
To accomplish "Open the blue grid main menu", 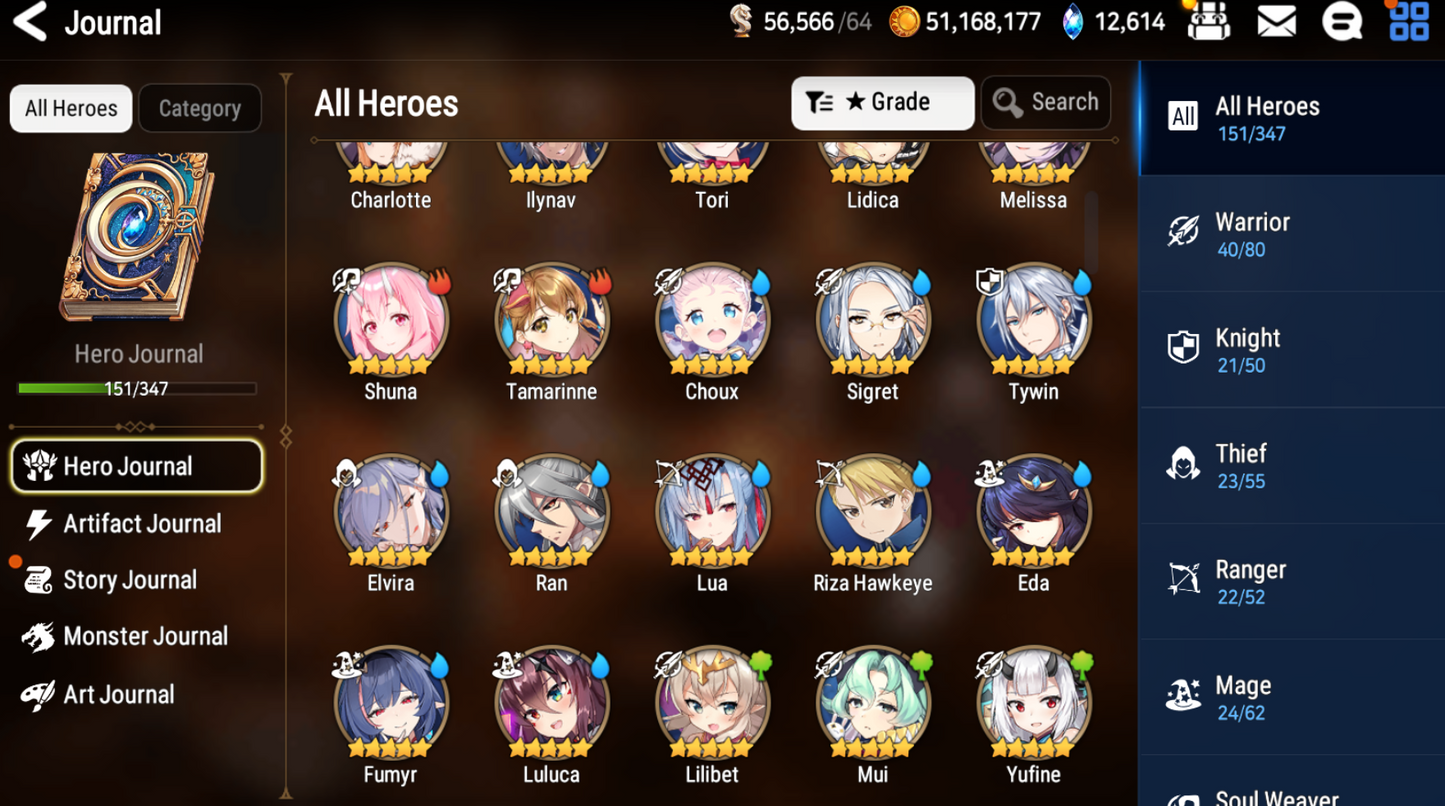I will pos(1409,22).
